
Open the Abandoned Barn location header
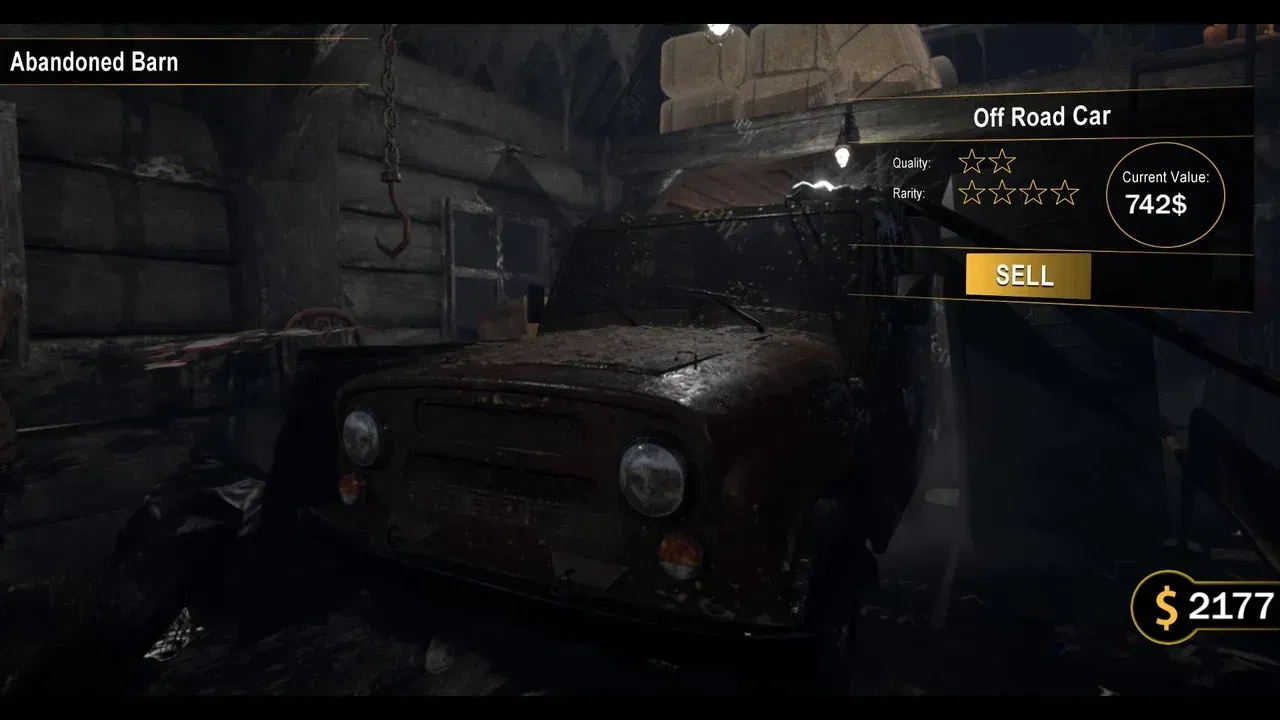point(95,62)
